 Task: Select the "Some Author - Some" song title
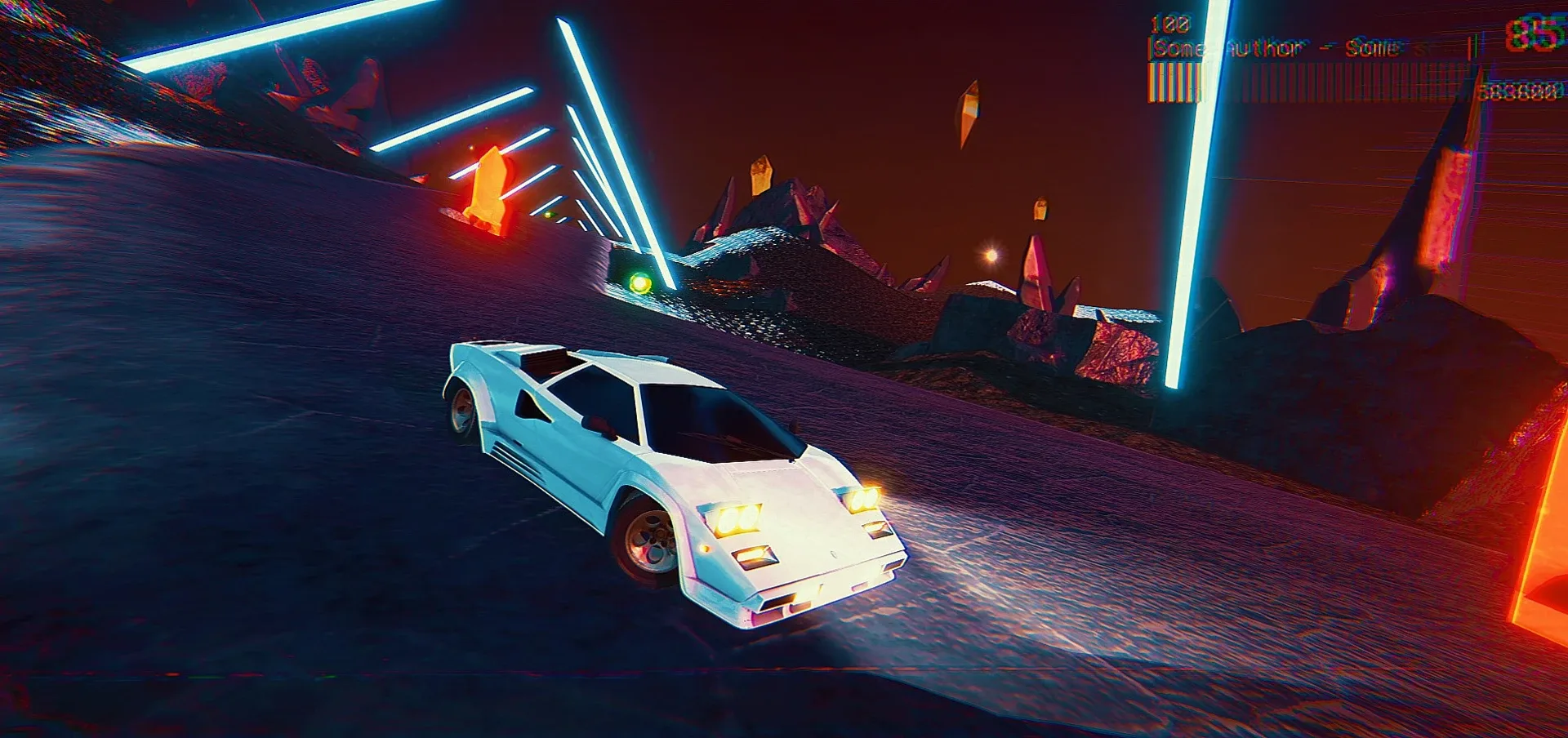1278,47
